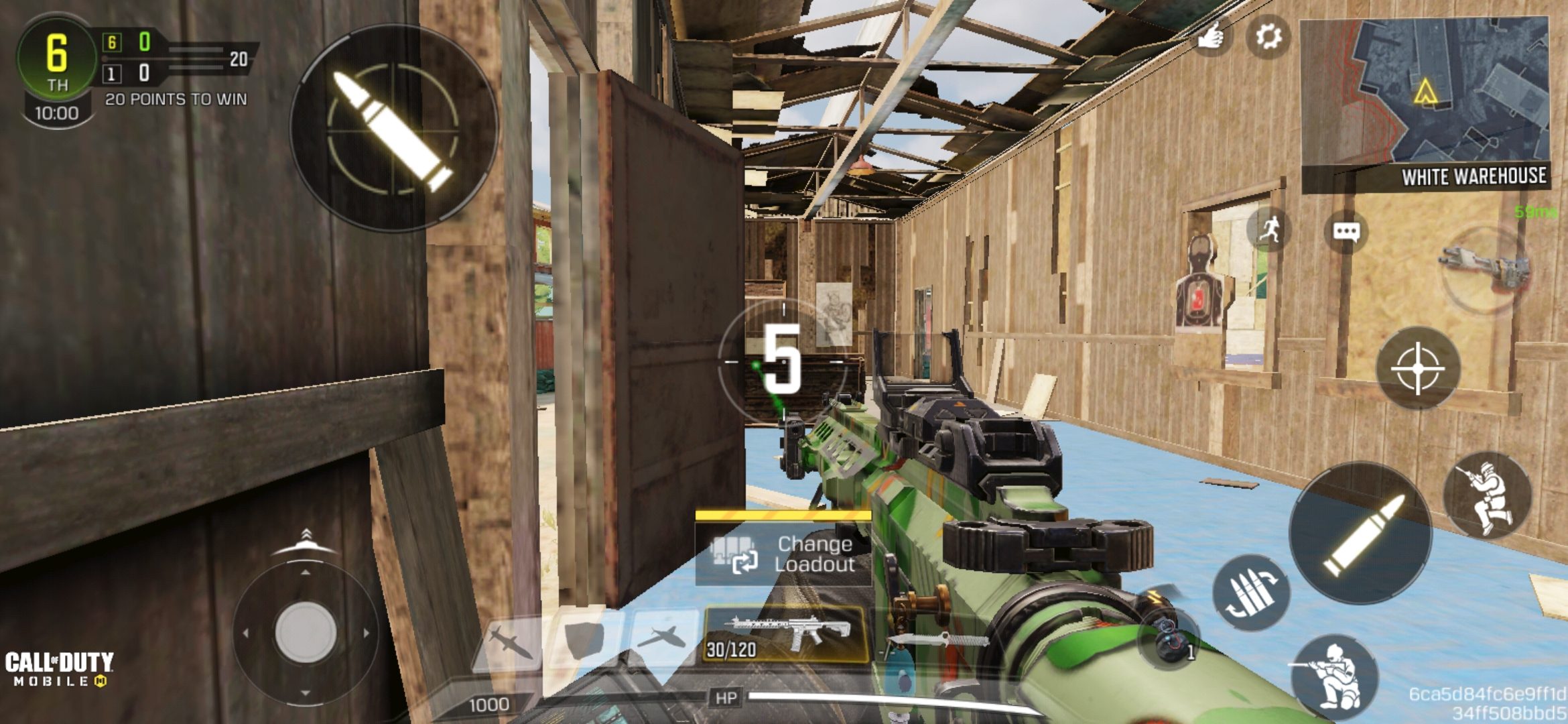Select the airplane scorestreak slot

[661, 637]
